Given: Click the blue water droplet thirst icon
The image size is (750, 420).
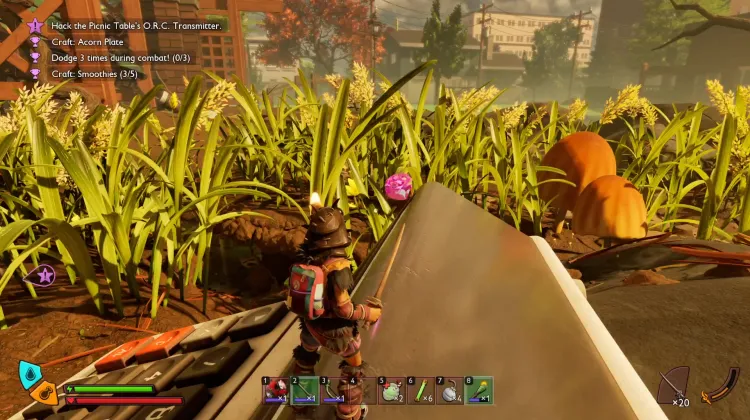Looking at the screenshot, I should click(29, 375).
